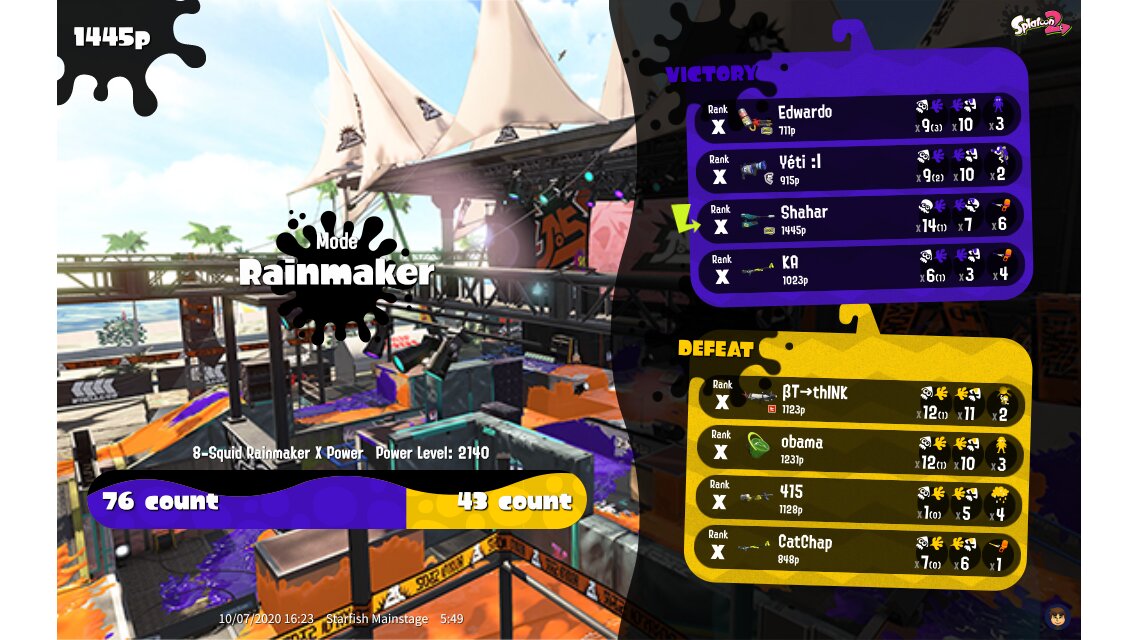This screenshot has height=640, width=1138.
Task: Select Edwardo's player row
Action: 858,118
